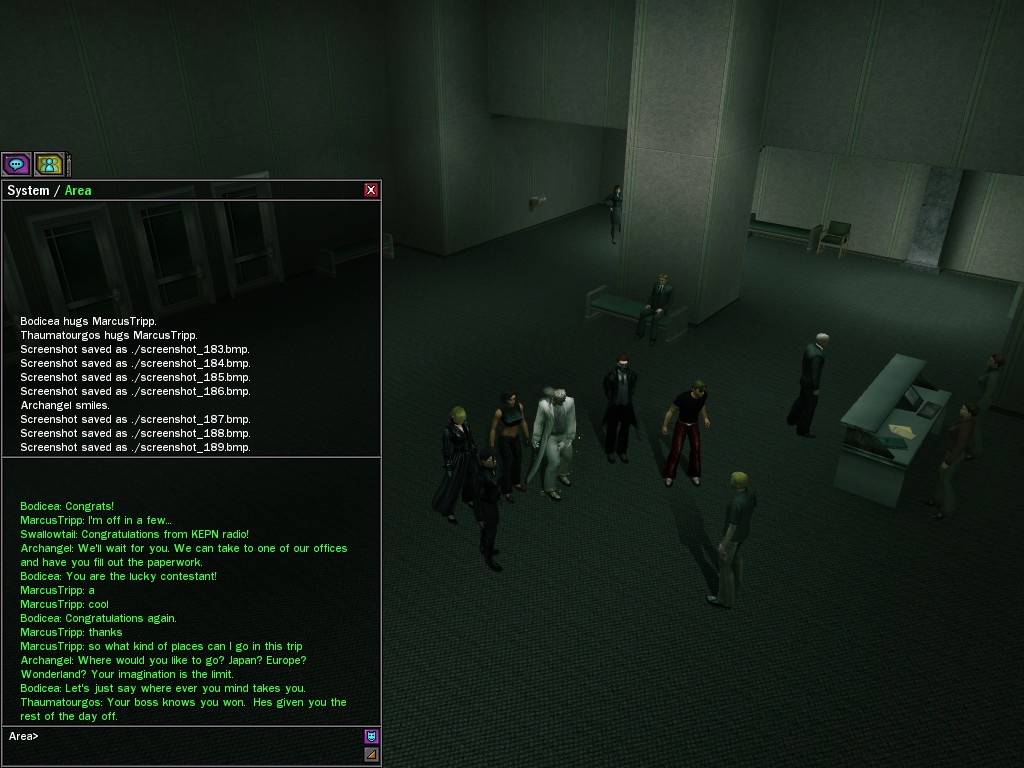
Task: Open the emote mask icon in chat
Action: pos(371,737)
